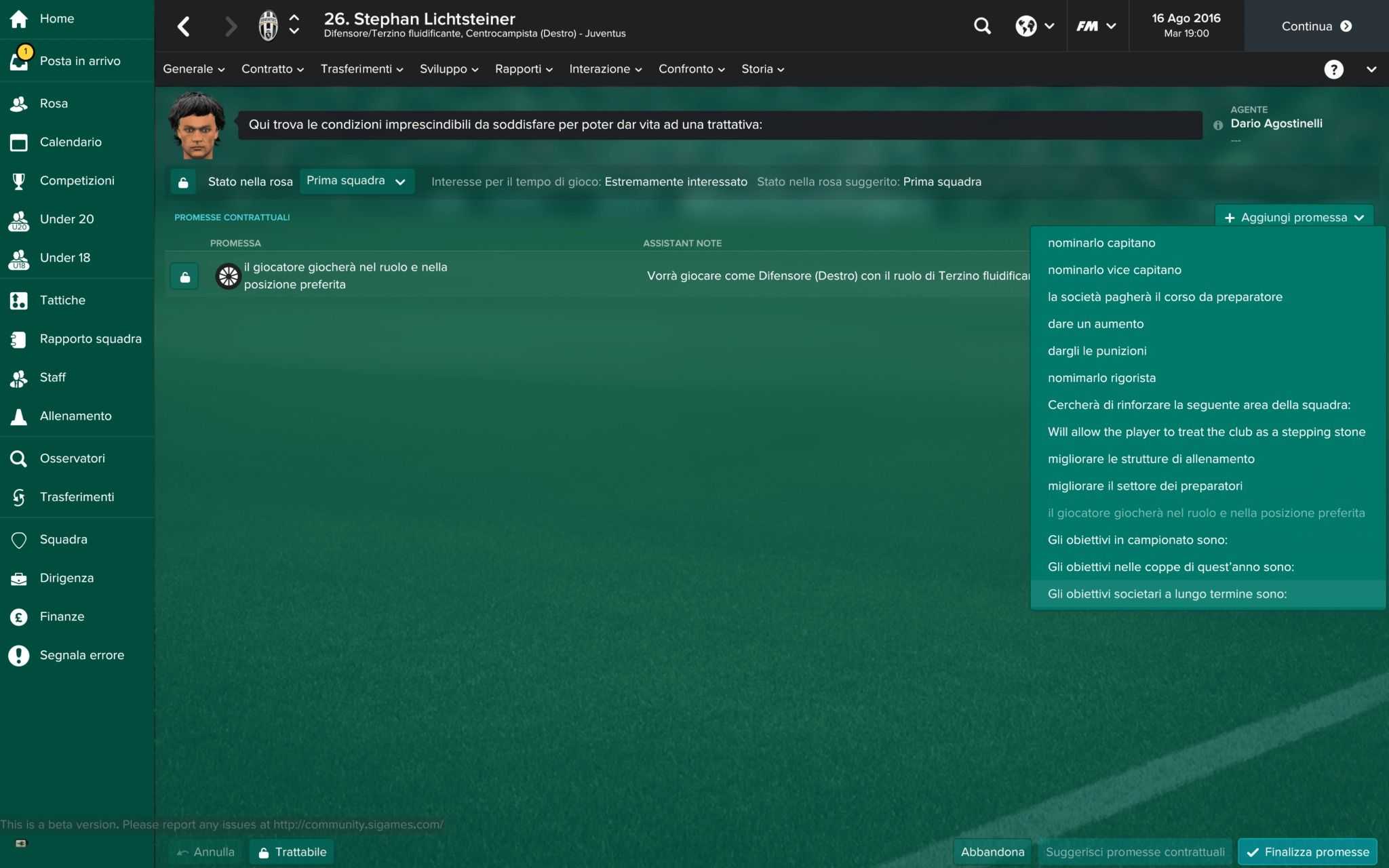Select Gli obiettivi societari a lungo termine

(x=1167, y=594)
